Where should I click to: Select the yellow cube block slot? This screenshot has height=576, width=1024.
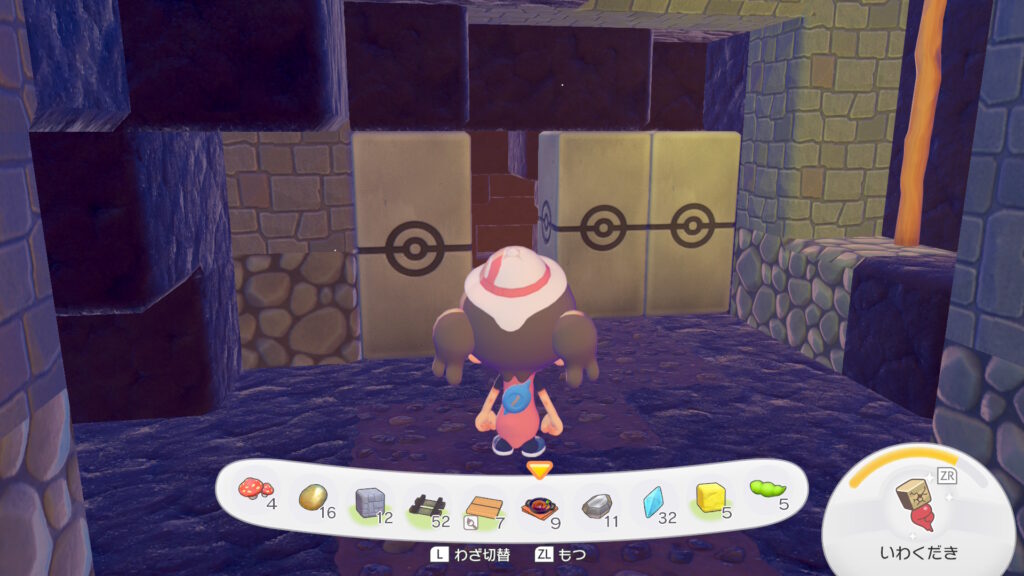pos(711,496)
